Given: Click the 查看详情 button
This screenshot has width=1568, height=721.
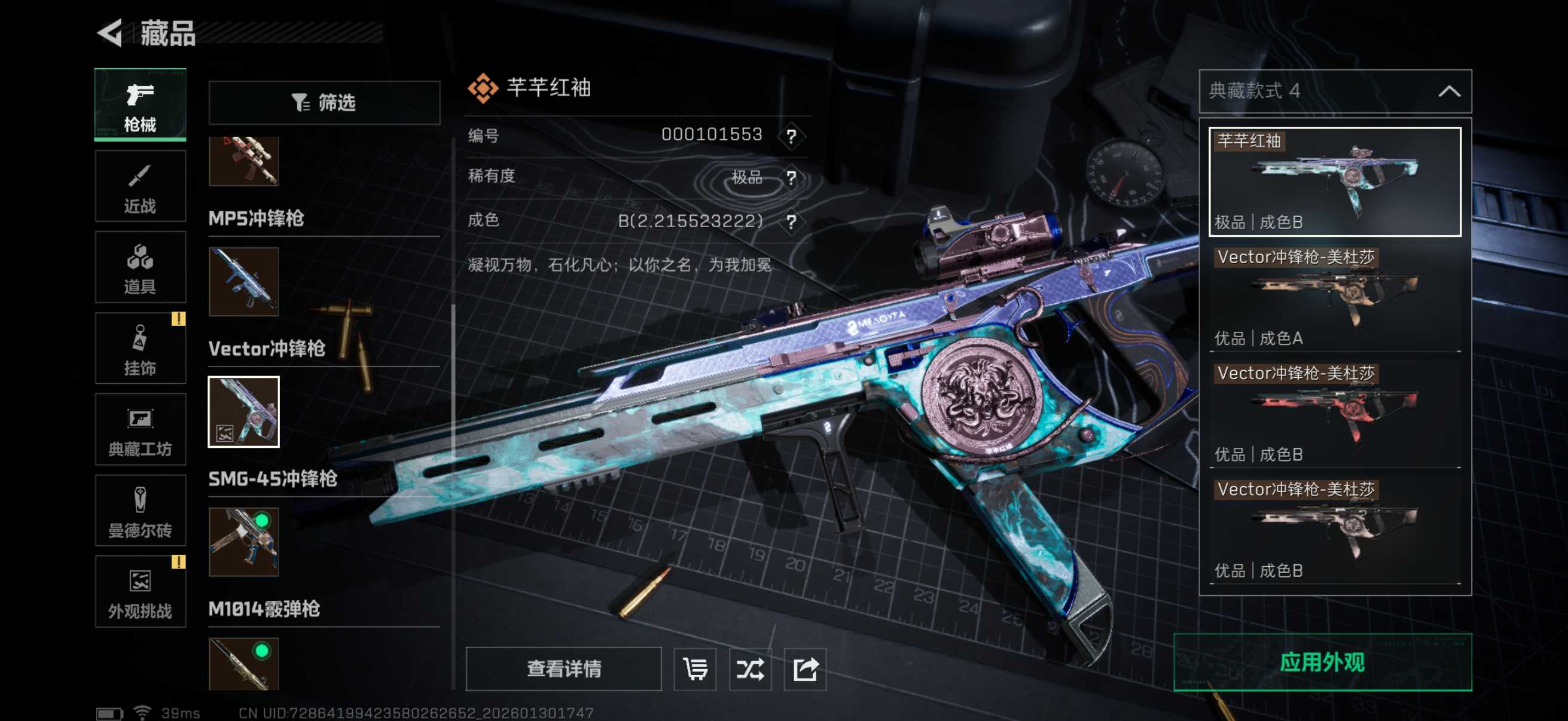Looking at the screenshot, I should 564,668.
